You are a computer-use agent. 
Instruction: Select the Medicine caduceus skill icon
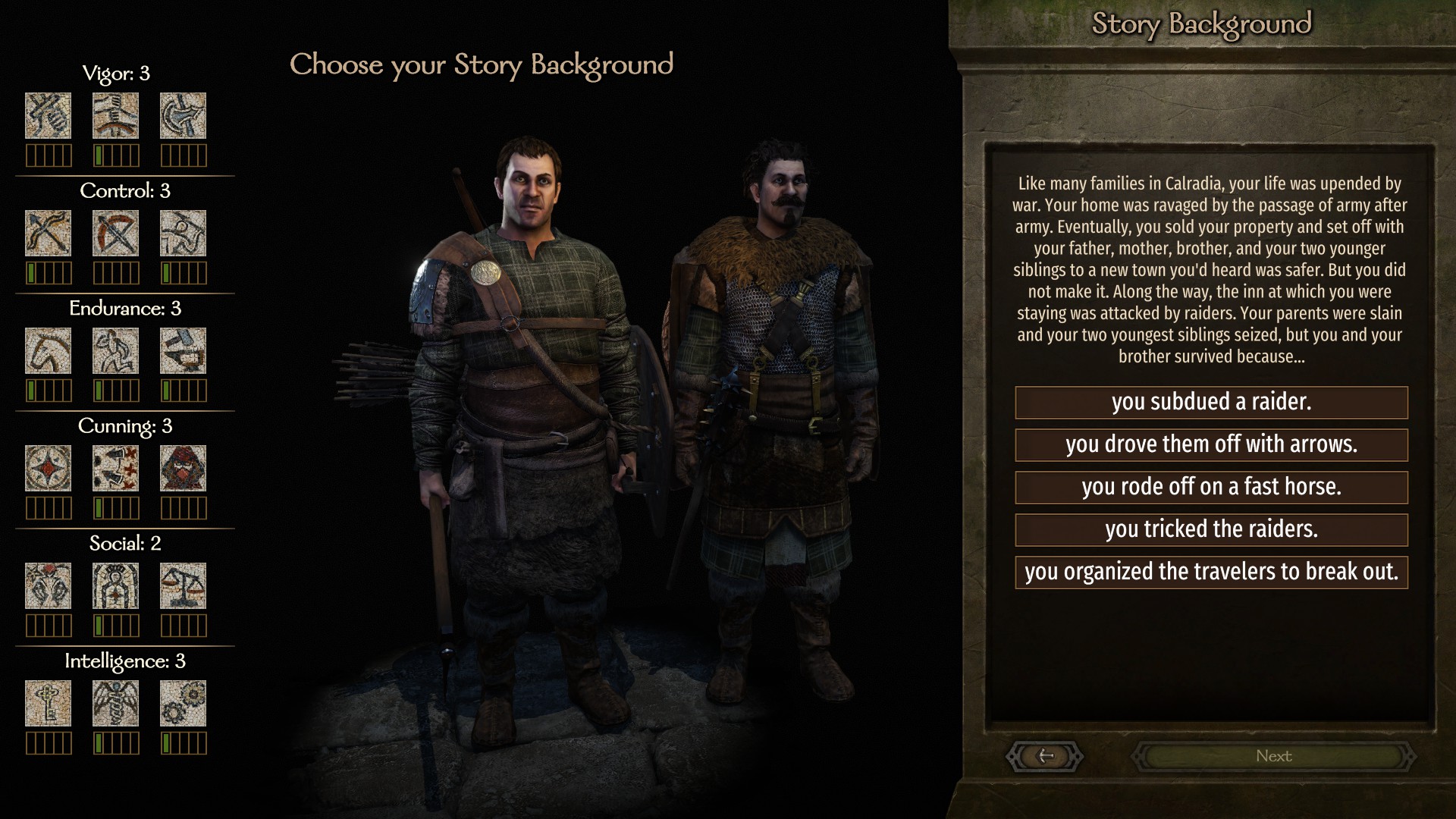tap(115, 703)
